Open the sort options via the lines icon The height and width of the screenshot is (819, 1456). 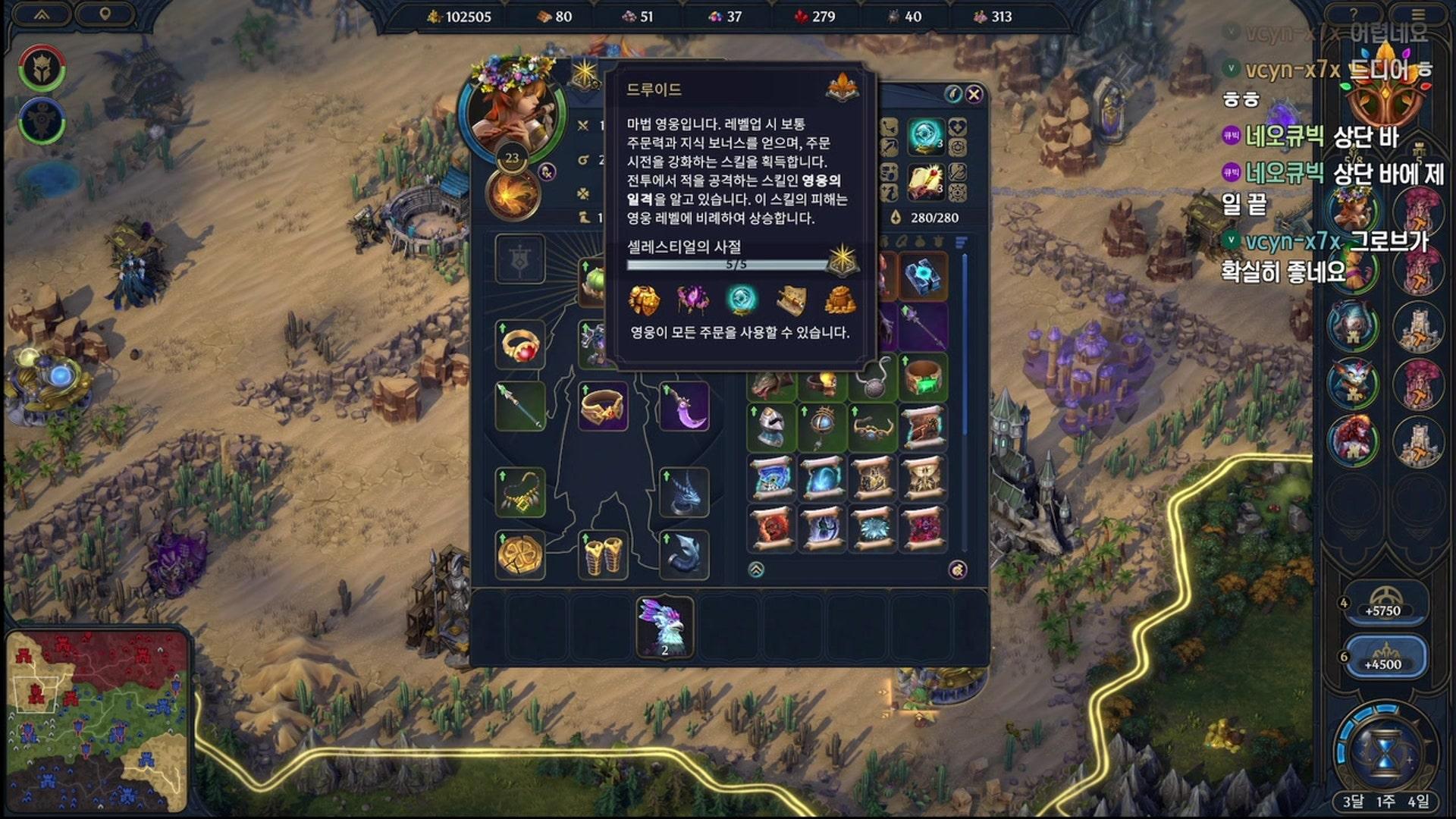tap(960, 241)
